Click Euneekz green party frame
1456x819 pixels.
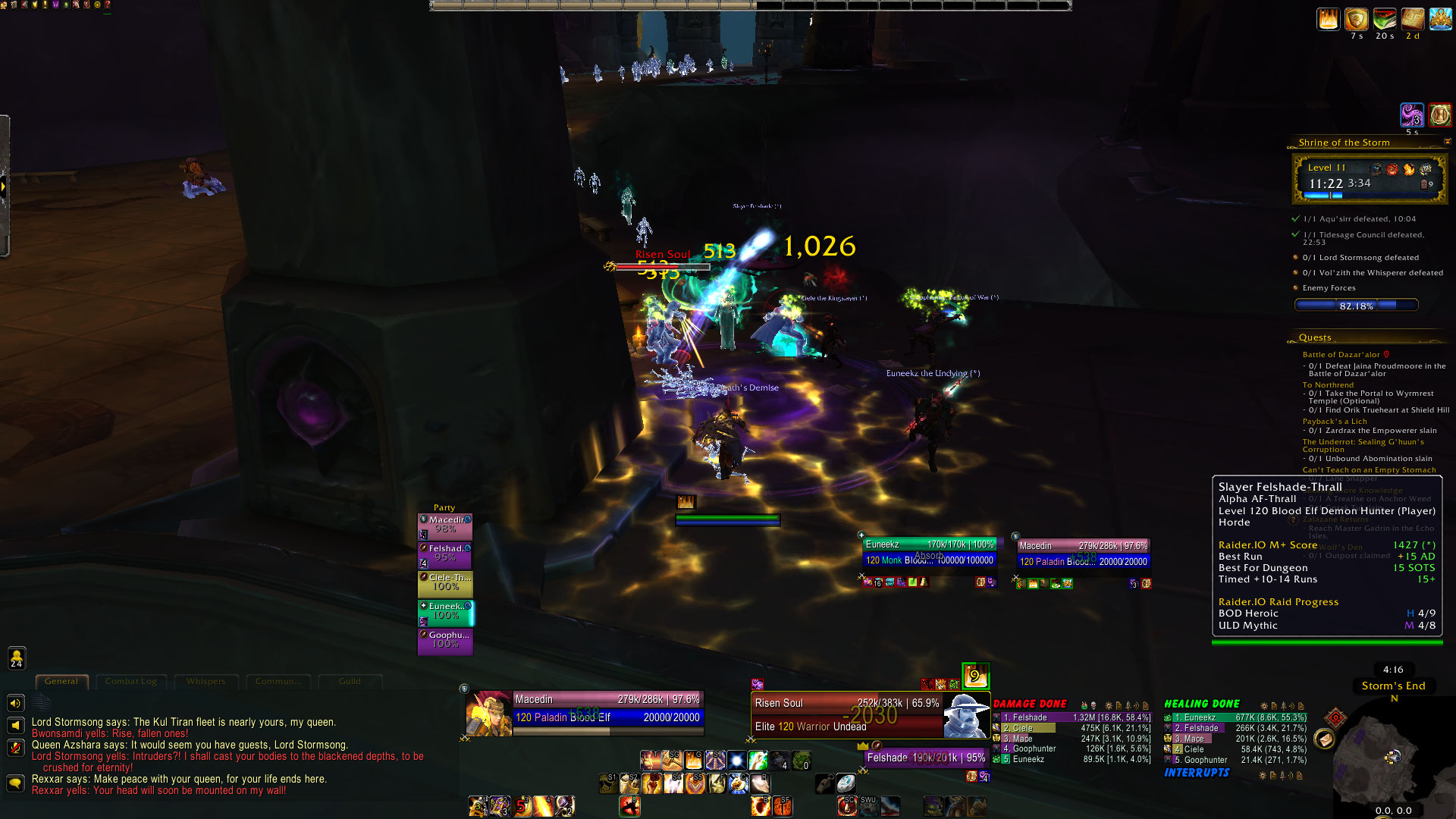point(446,612)
